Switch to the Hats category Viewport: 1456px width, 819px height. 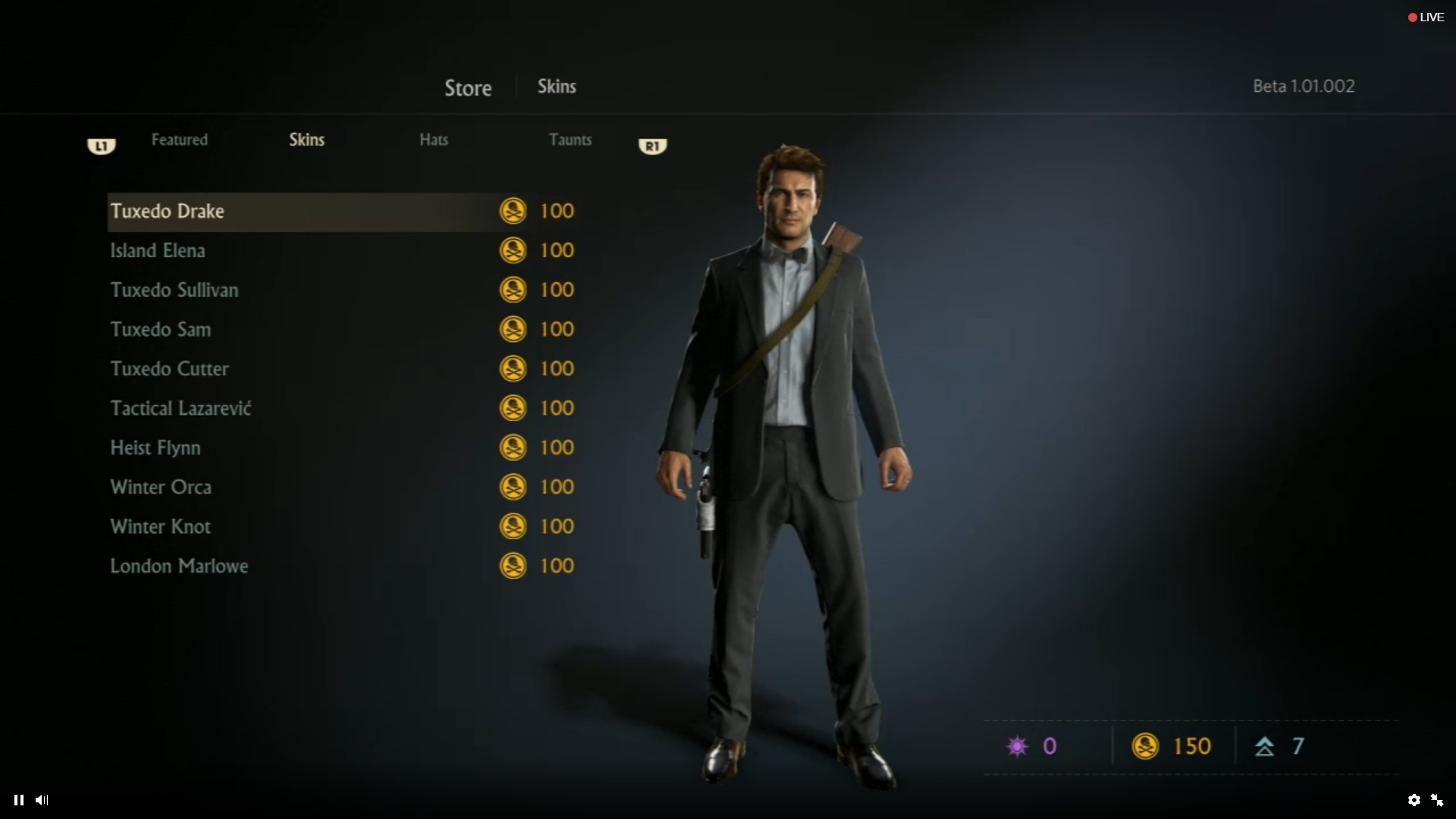click(433, 140)
